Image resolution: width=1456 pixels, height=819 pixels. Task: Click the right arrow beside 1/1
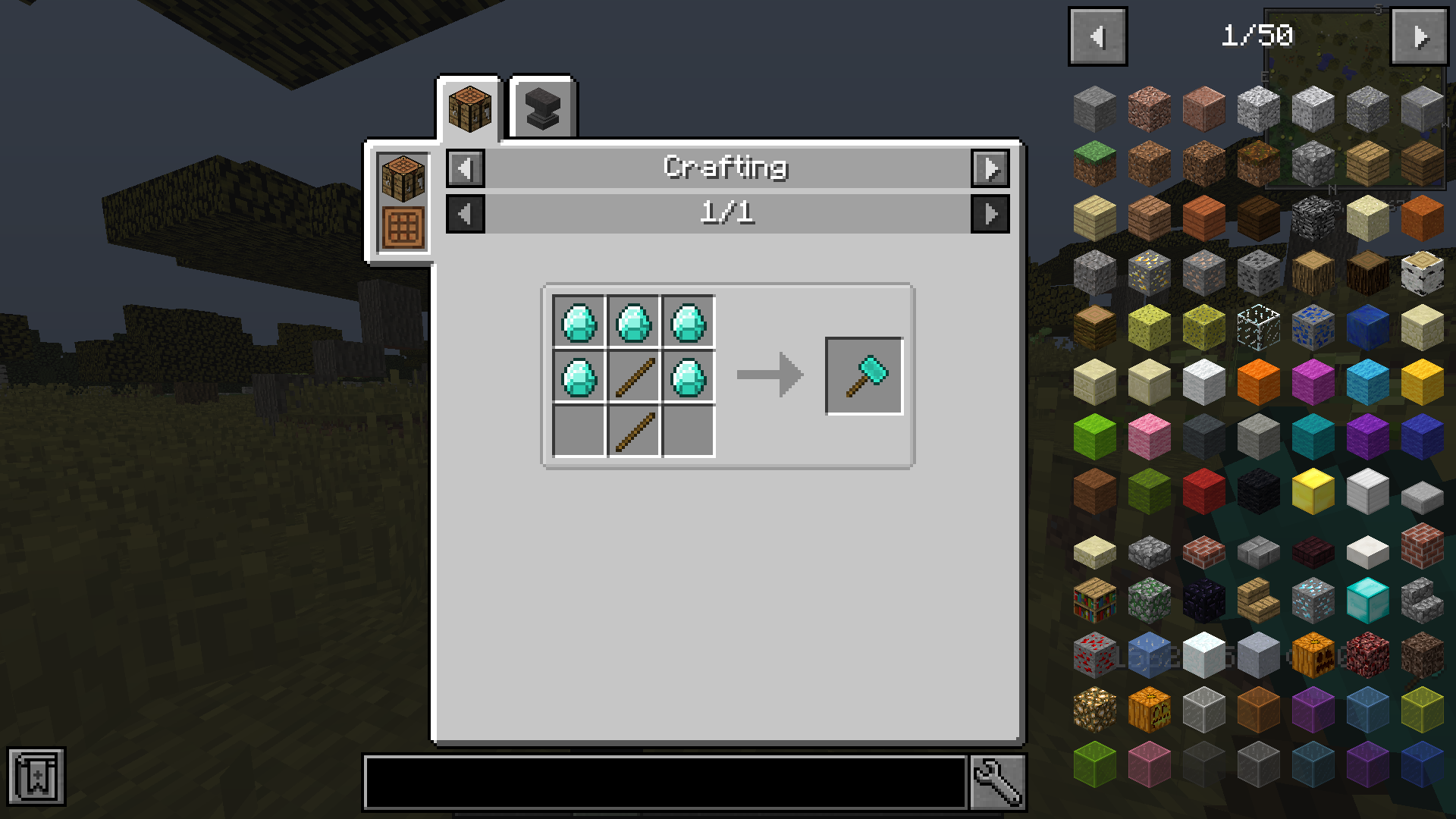[x=991, y=213]
